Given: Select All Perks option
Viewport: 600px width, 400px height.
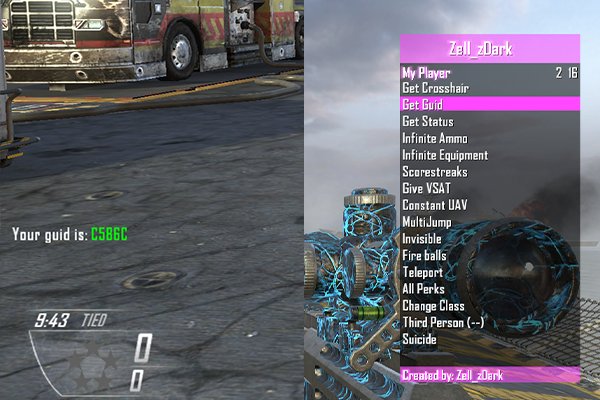Looking at the screenshot, I should pyautogui.click(x=424, y=289).
